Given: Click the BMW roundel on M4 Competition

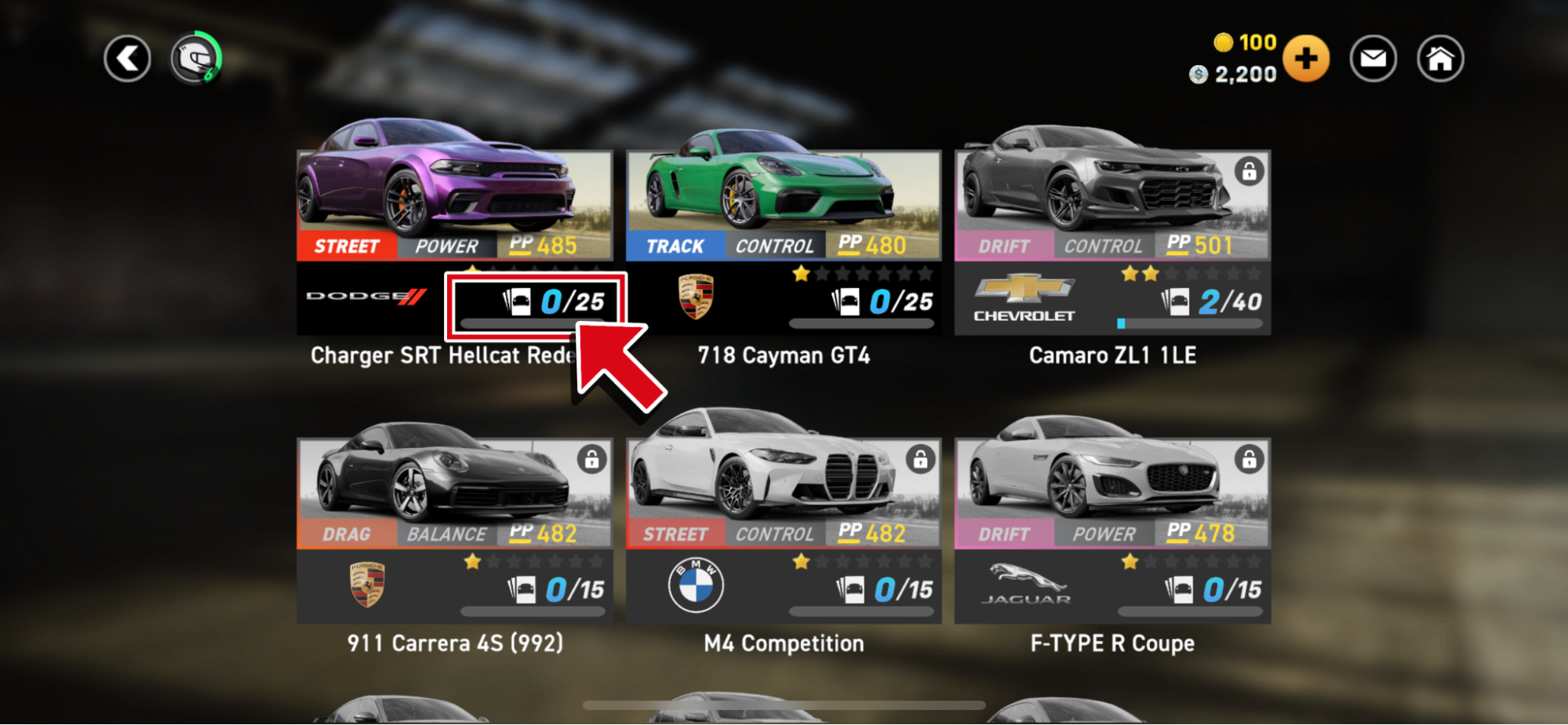Looking at the screenshot, I should coord(693,585).
